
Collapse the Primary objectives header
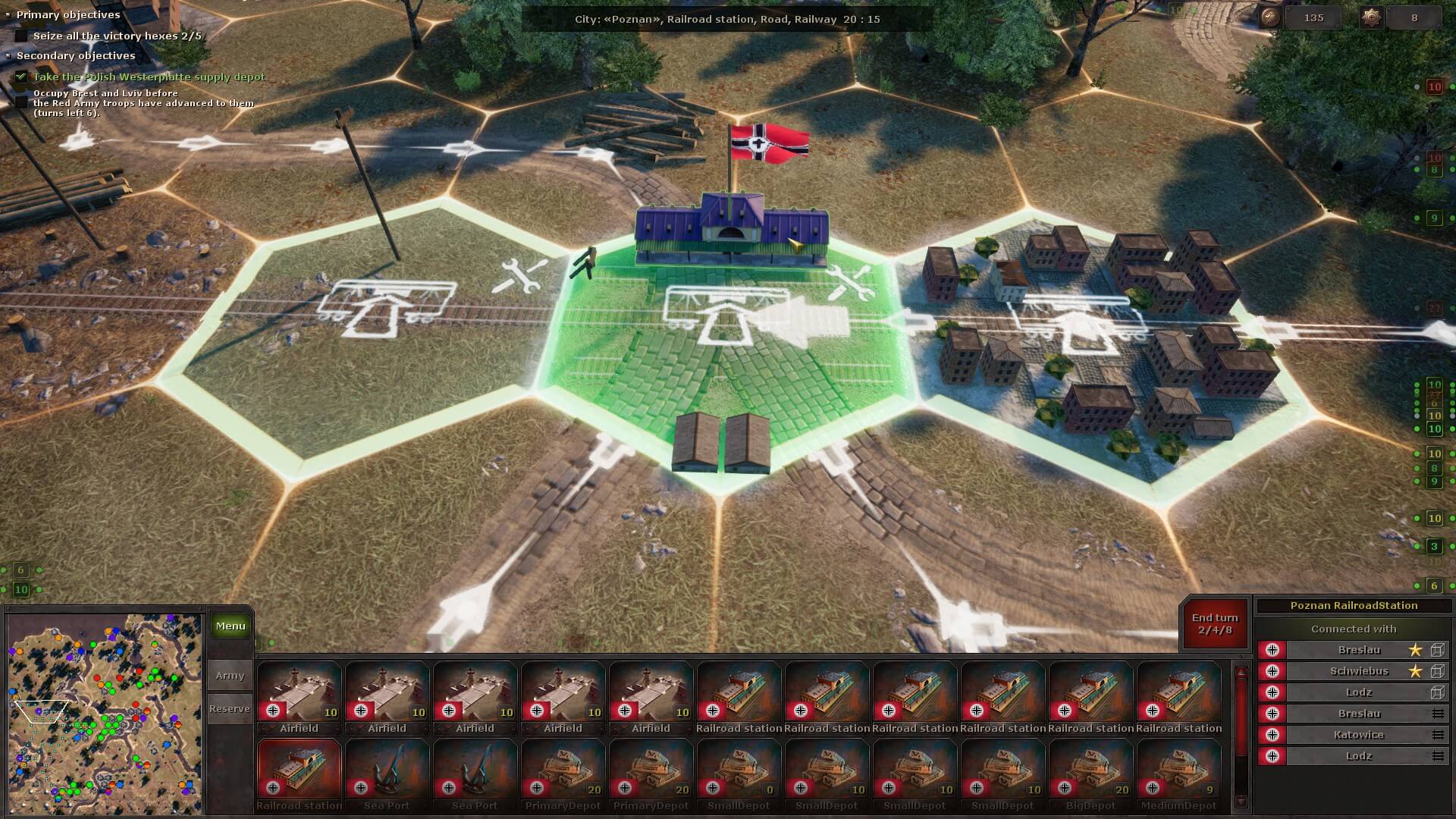9,14
